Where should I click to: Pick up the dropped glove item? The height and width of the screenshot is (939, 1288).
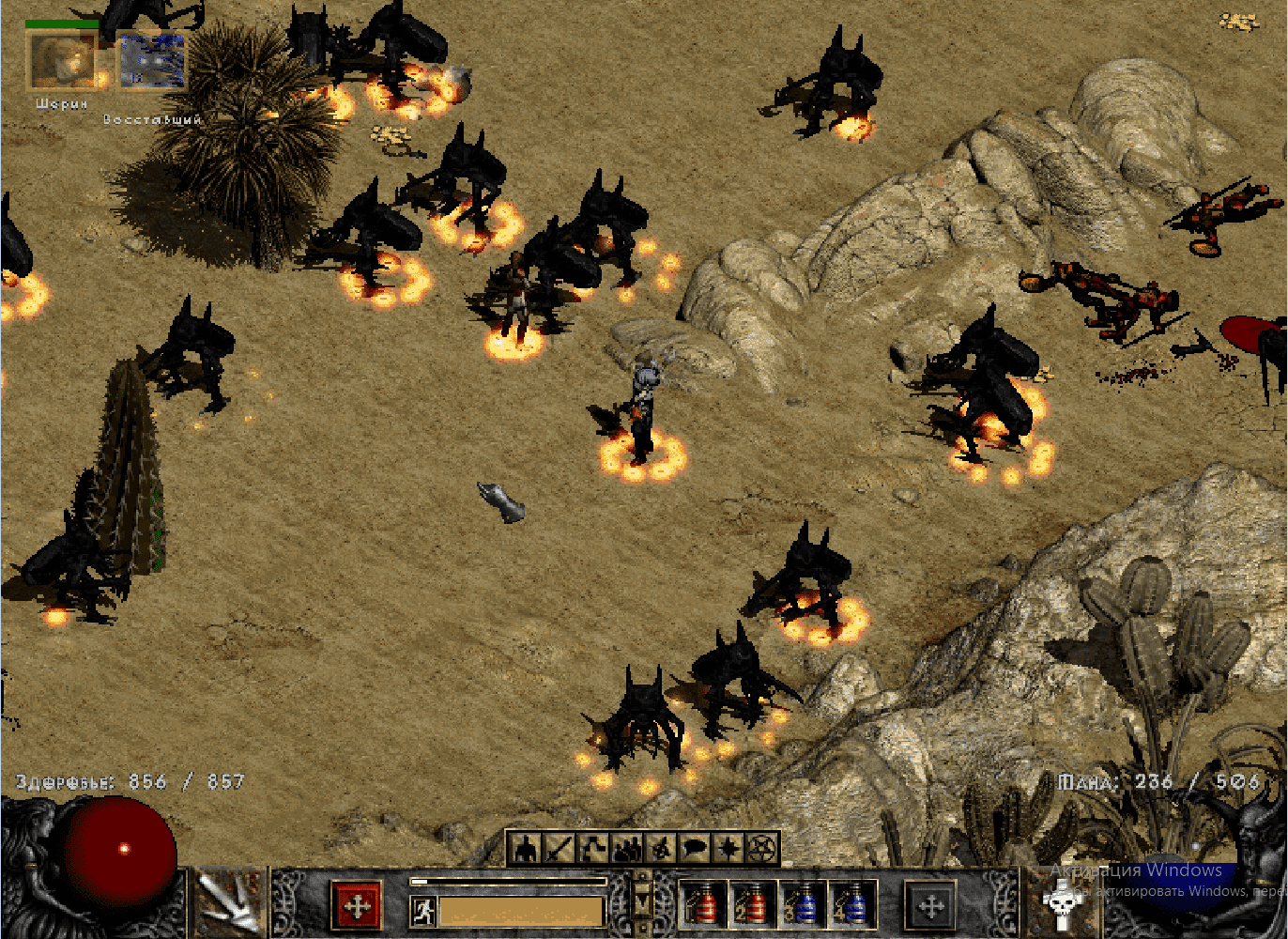click(500, 502)
